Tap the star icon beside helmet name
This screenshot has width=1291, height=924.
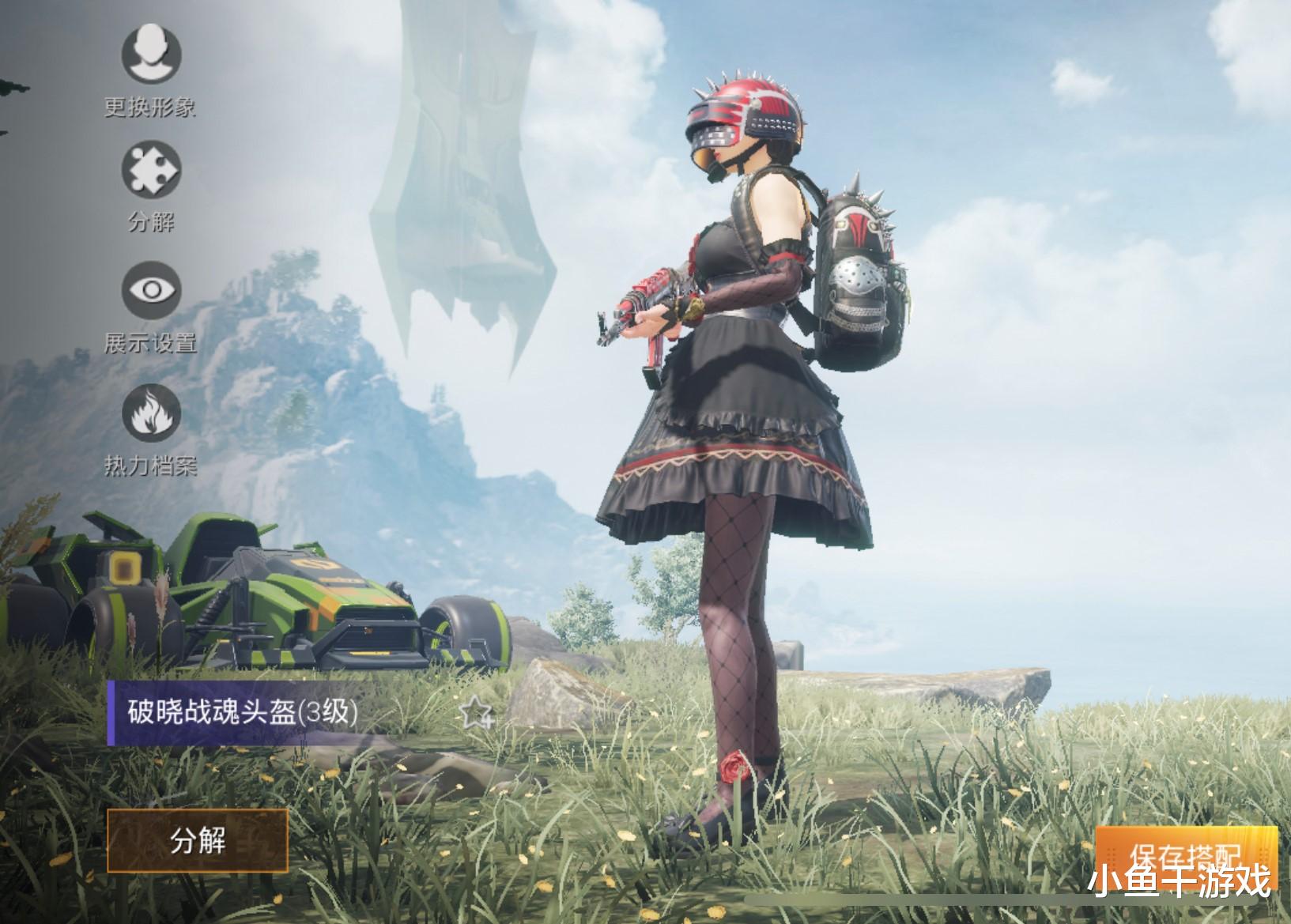point(476,714)
